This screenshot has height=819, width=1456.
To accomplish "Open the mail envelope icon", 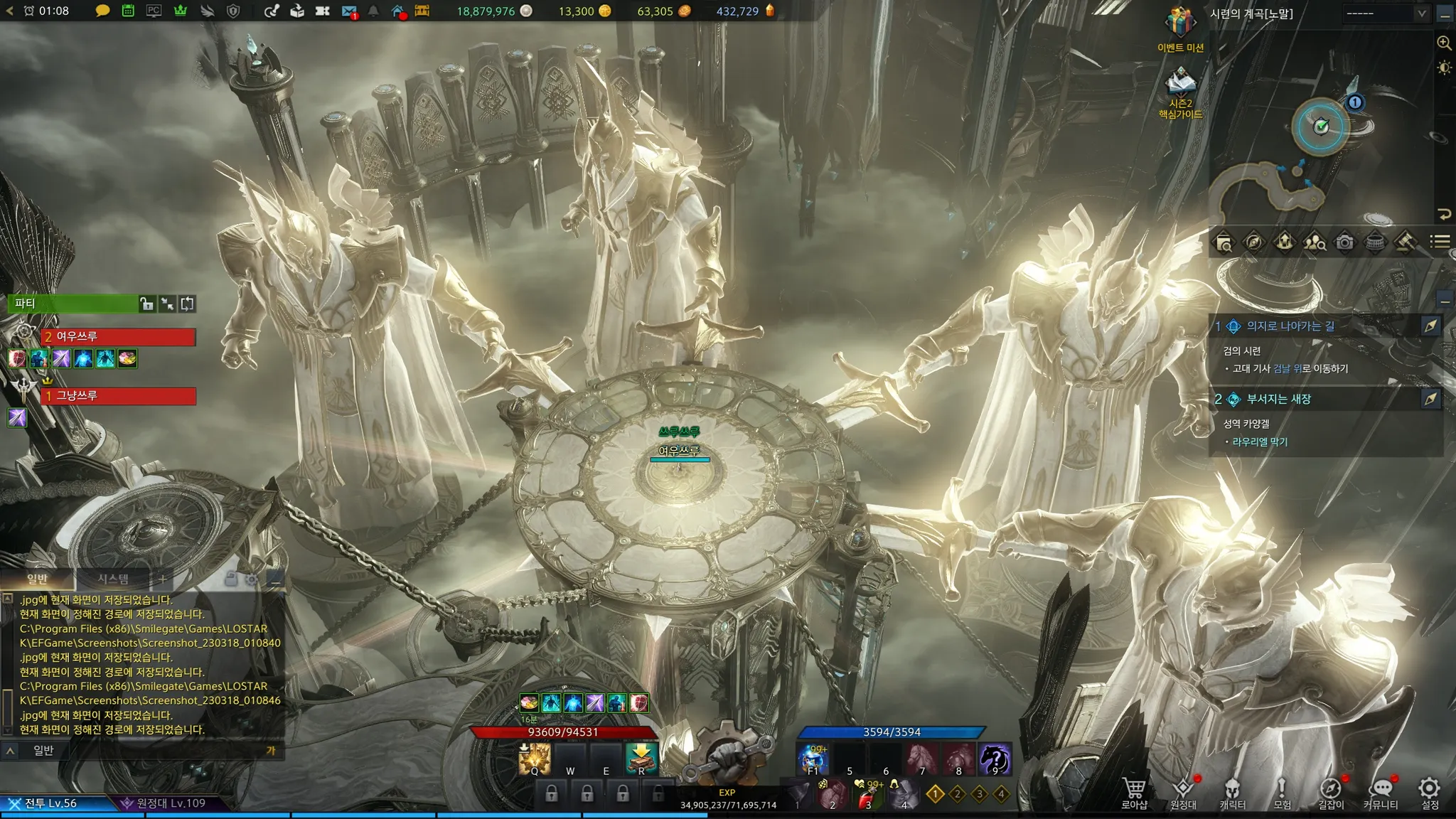I will point(348,11).
